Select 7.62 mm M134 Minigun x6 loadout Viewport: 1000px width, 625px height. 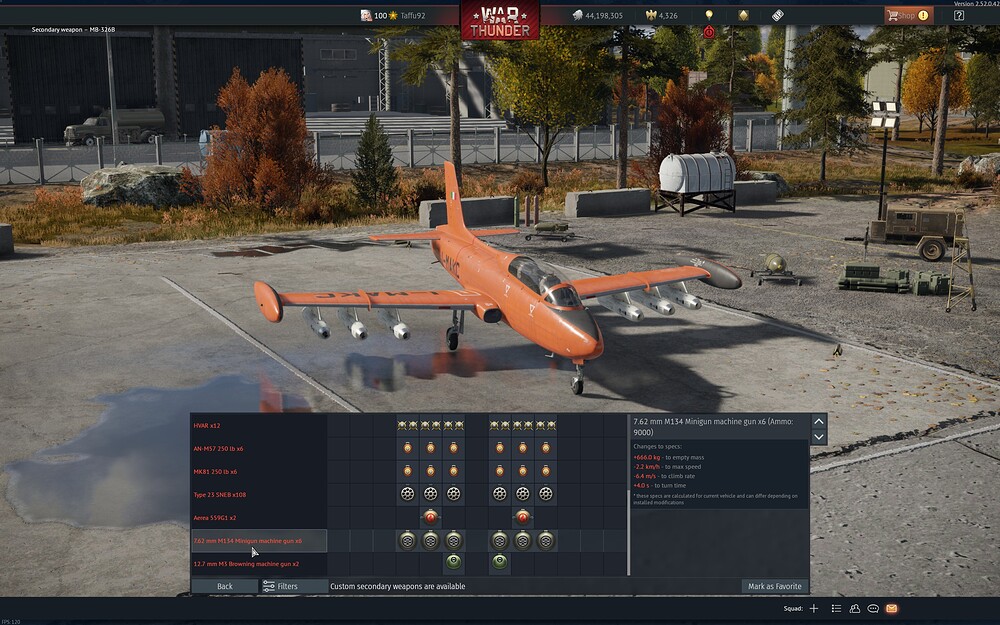(248, 541)
